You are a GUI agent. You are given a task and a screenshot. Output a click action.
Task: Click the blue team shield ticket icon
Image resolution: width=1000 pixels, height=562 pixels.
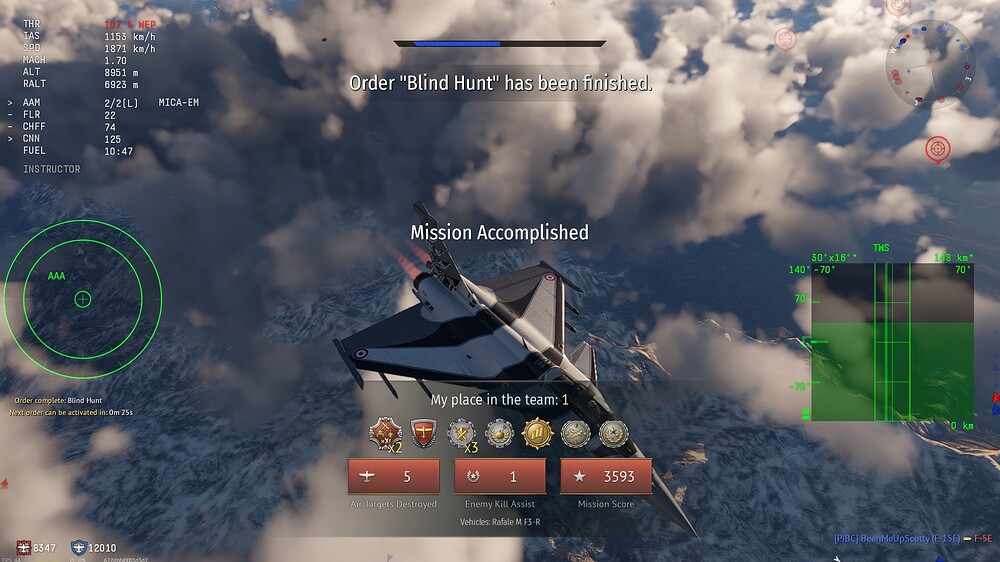(79, 547)
